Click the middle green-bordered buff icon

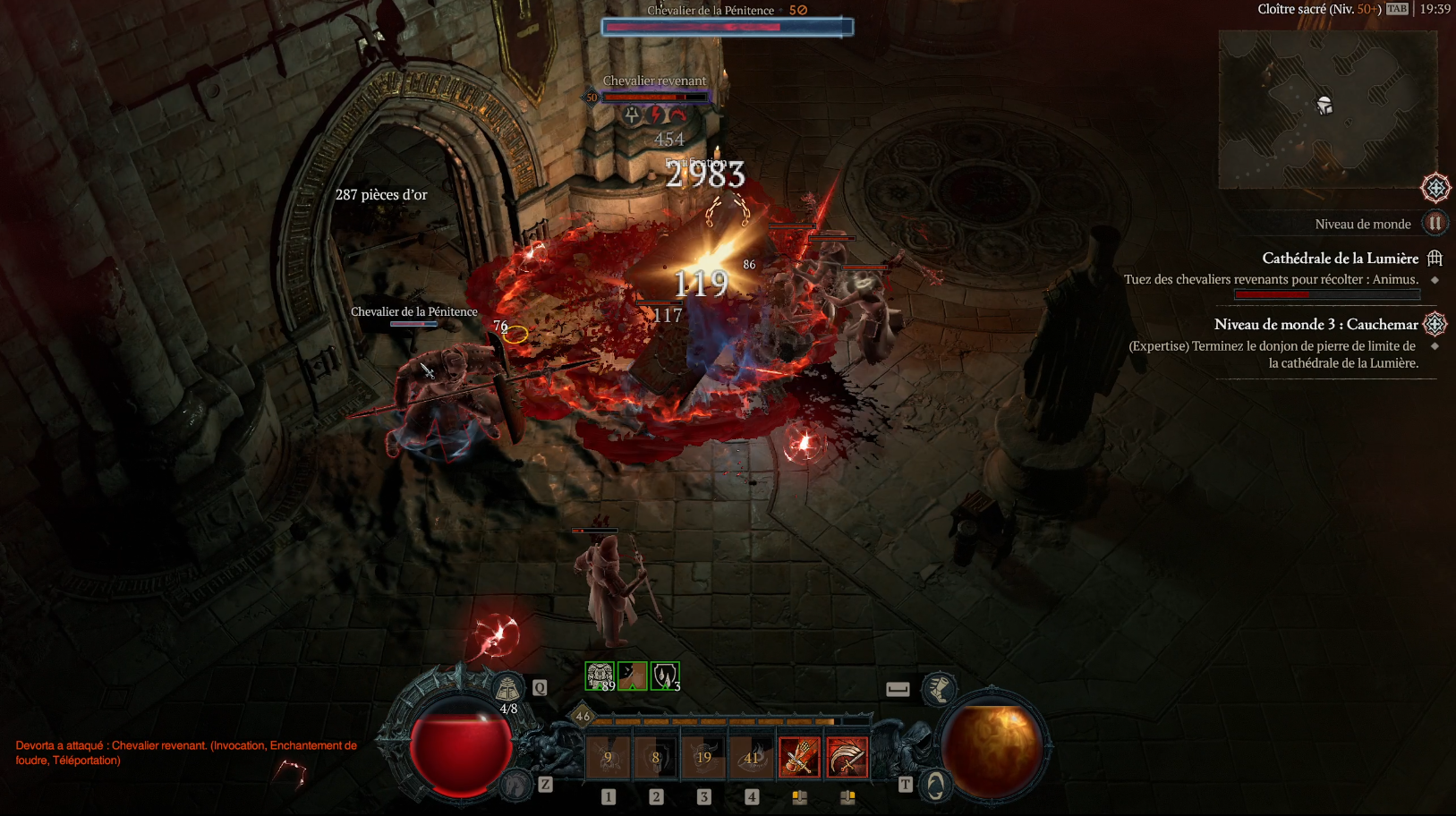click(x=633, y=676)
